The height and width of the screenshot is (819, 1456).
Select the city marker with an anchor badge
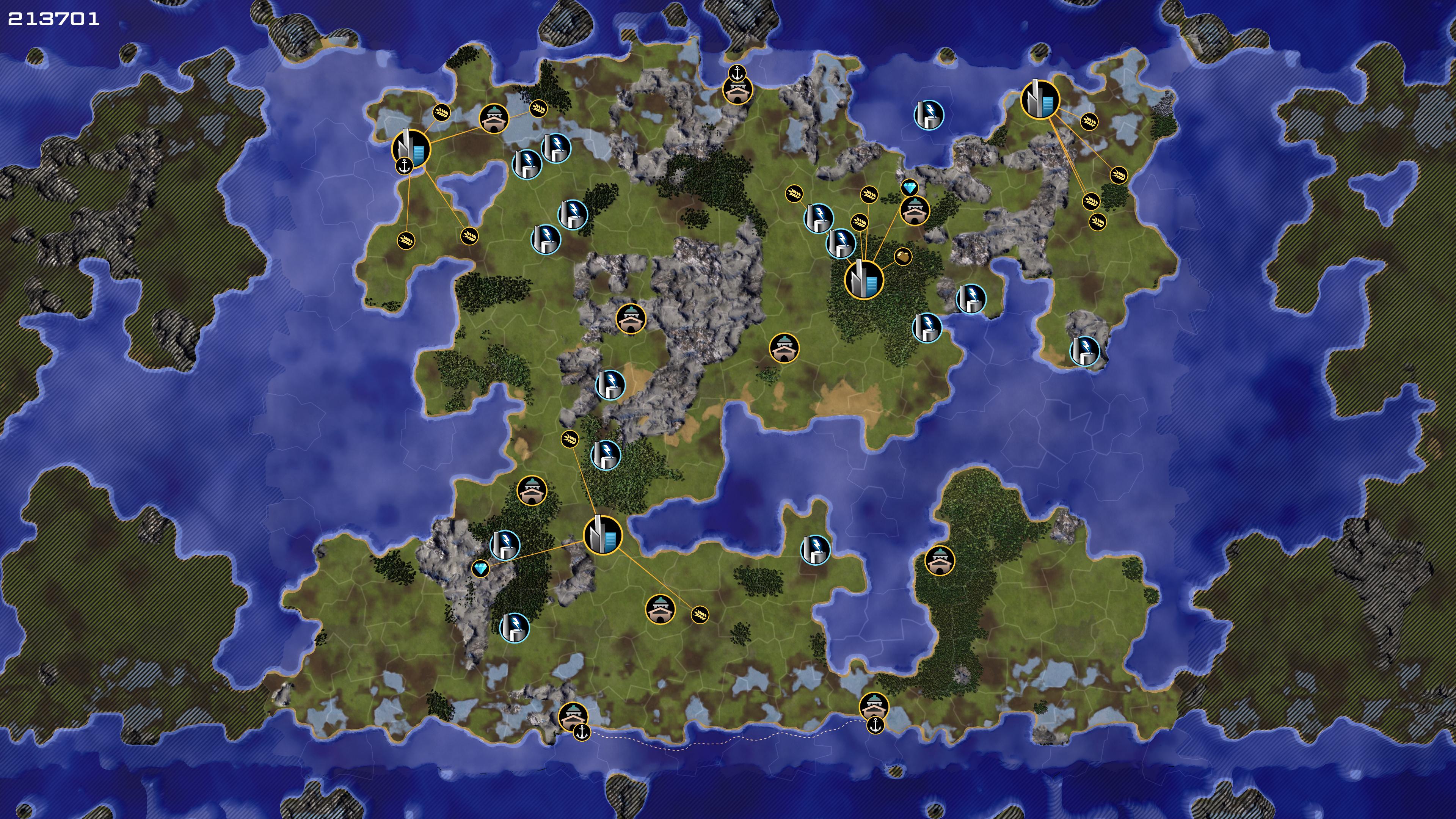pos(411,149)
